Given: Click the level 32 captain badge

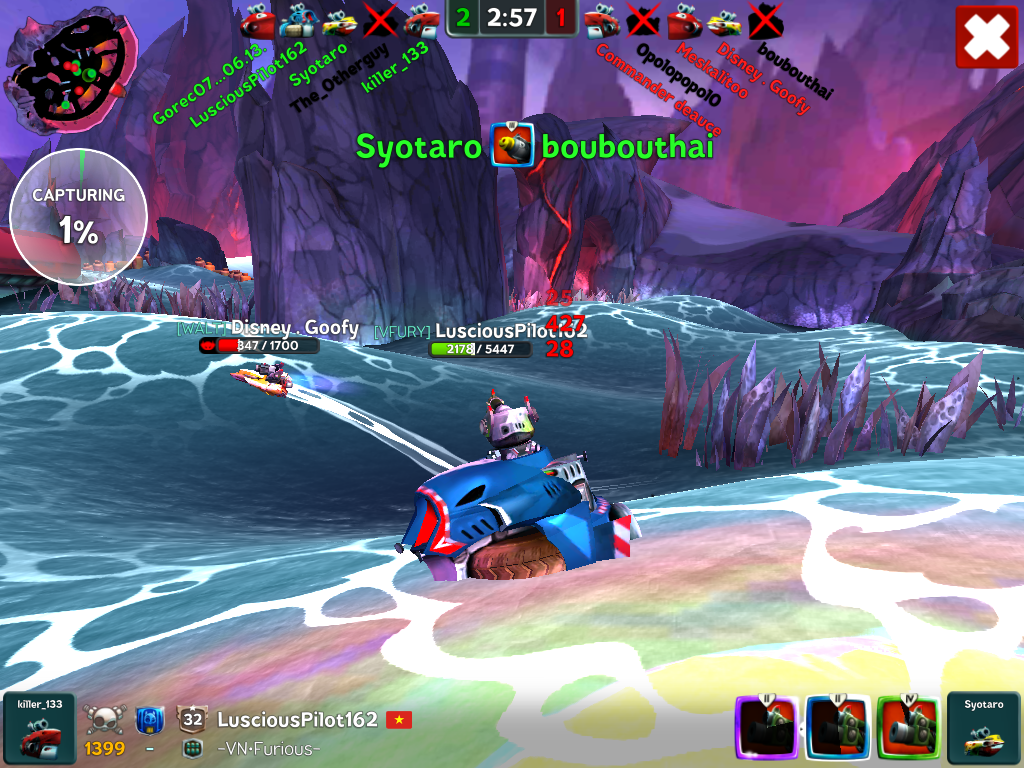Looking at the screenshot, I should (193, 719).
